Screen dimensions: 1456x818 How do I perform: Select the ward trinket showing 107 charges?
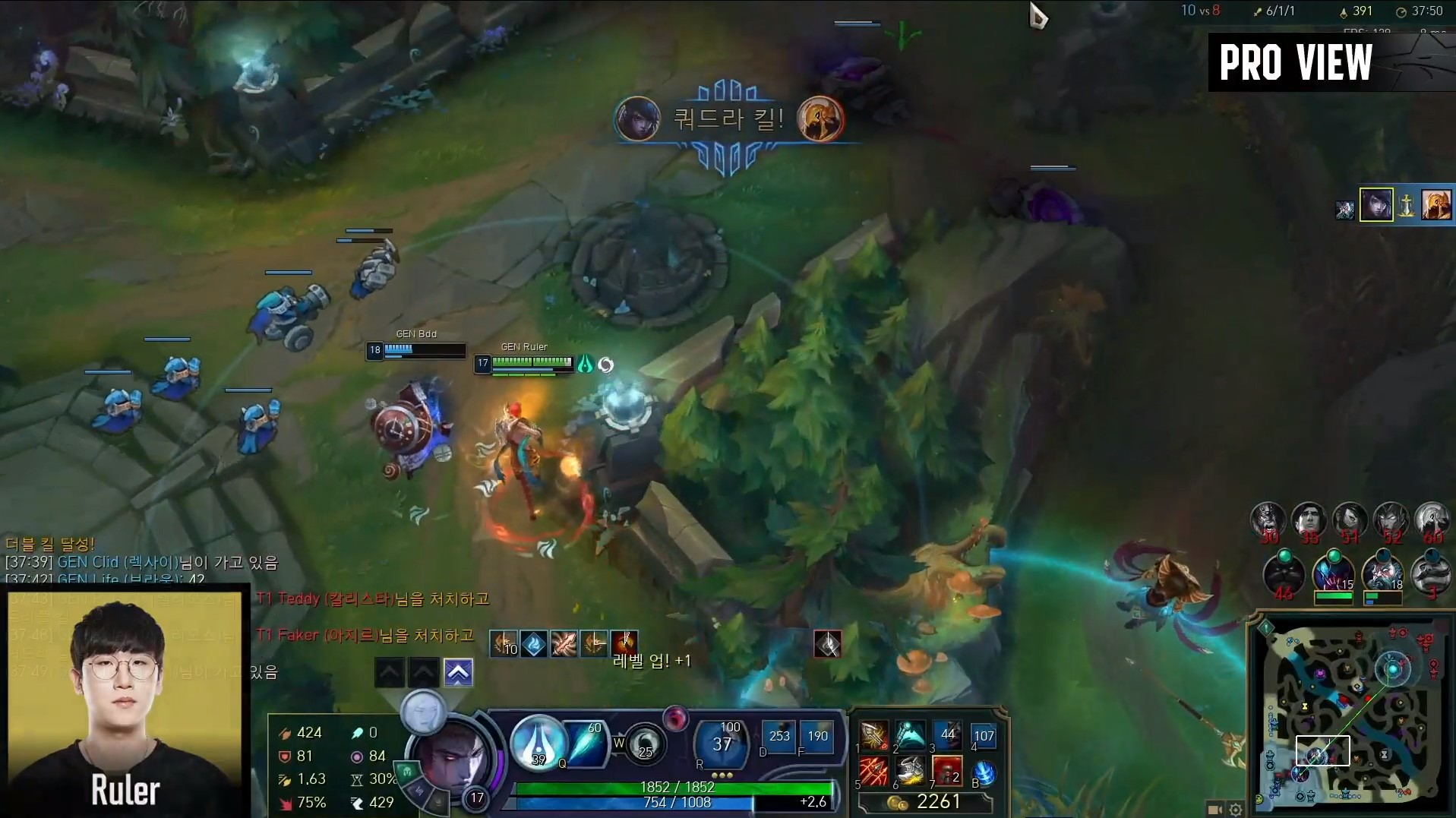tap(985, 735)
